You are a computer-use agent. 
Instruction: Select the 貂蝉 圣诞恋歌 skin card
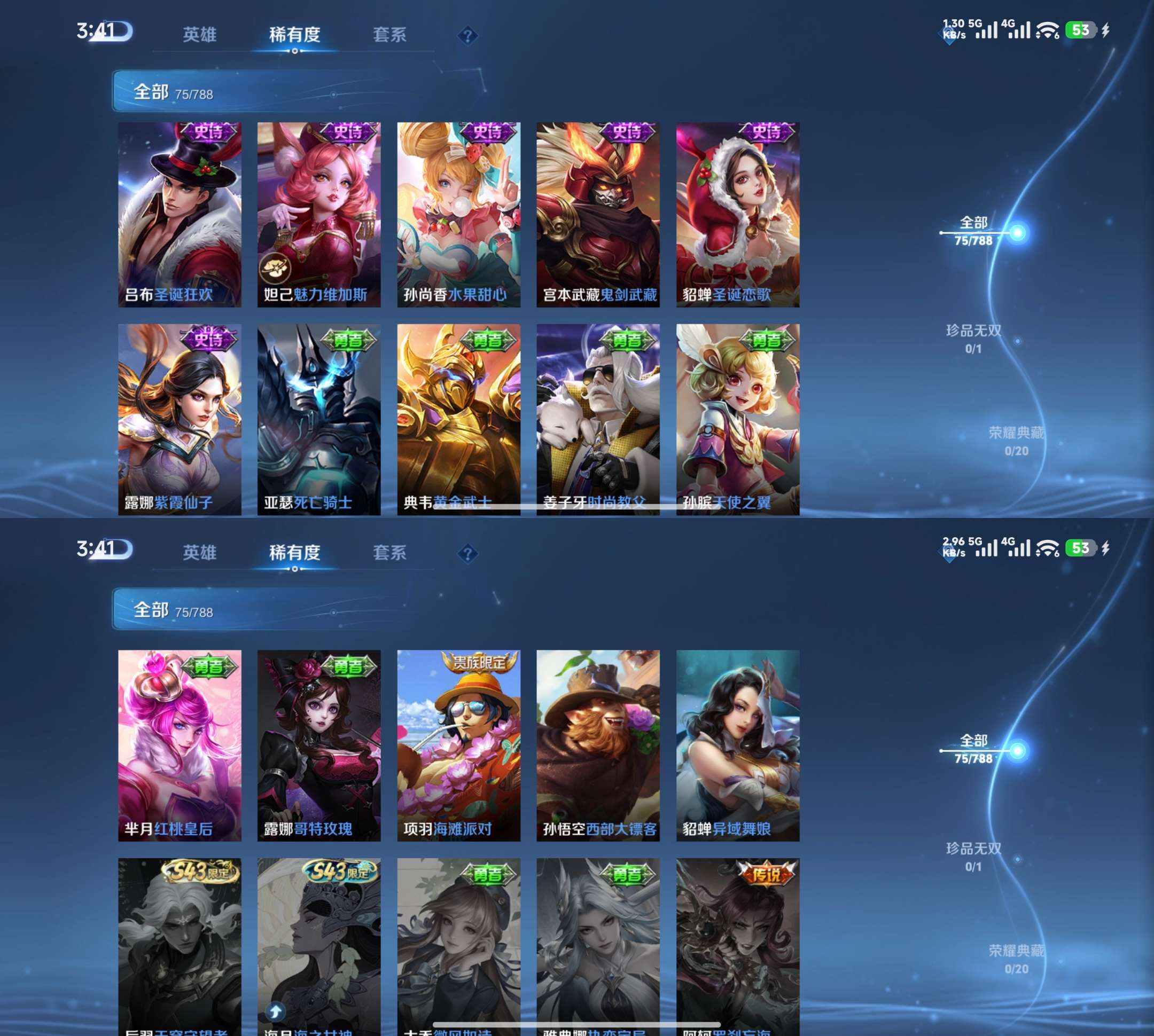click(x=738, y=215)
